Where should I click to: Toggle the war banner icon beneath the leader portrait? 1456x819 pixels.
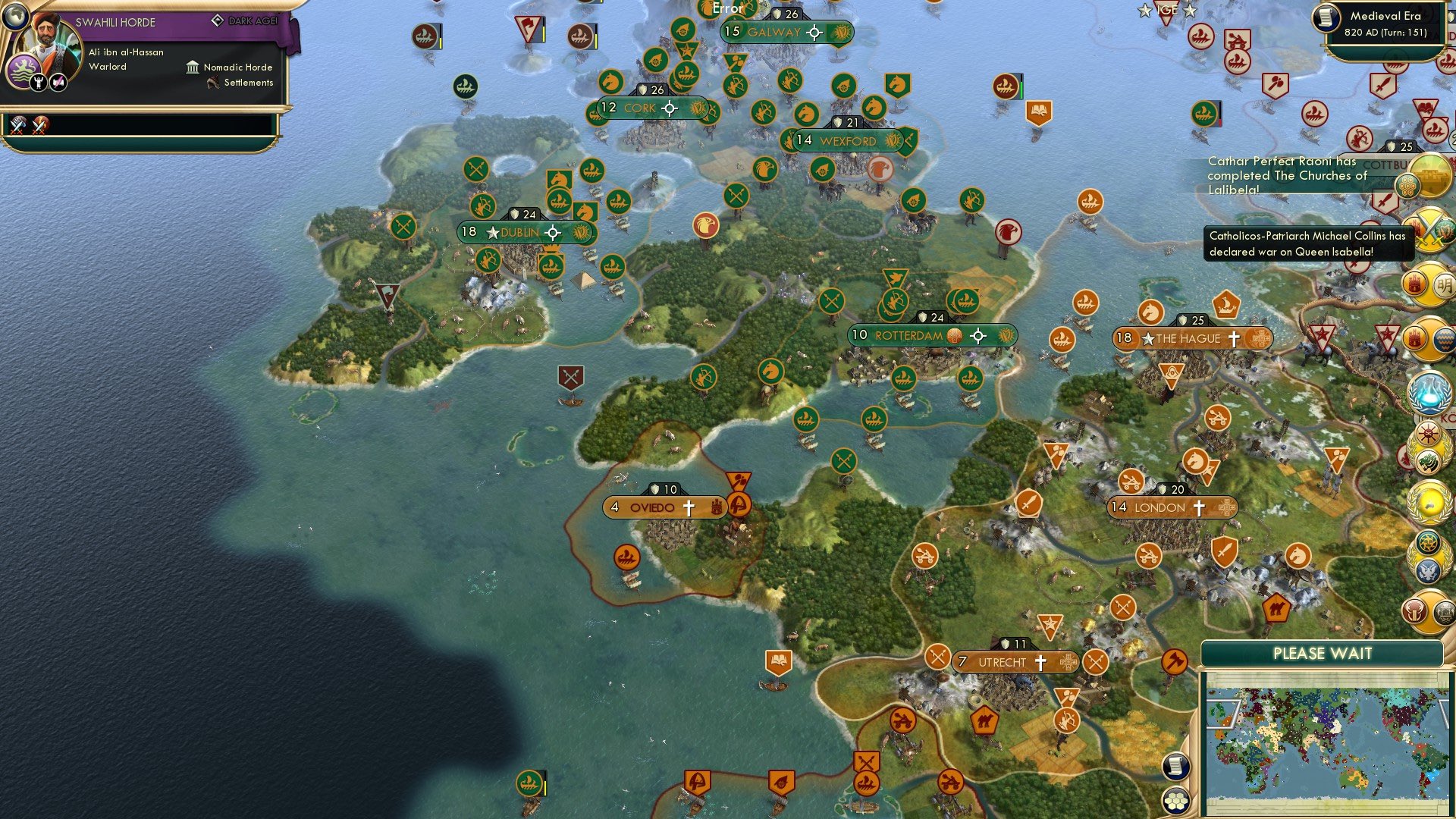tap(57, 82)
